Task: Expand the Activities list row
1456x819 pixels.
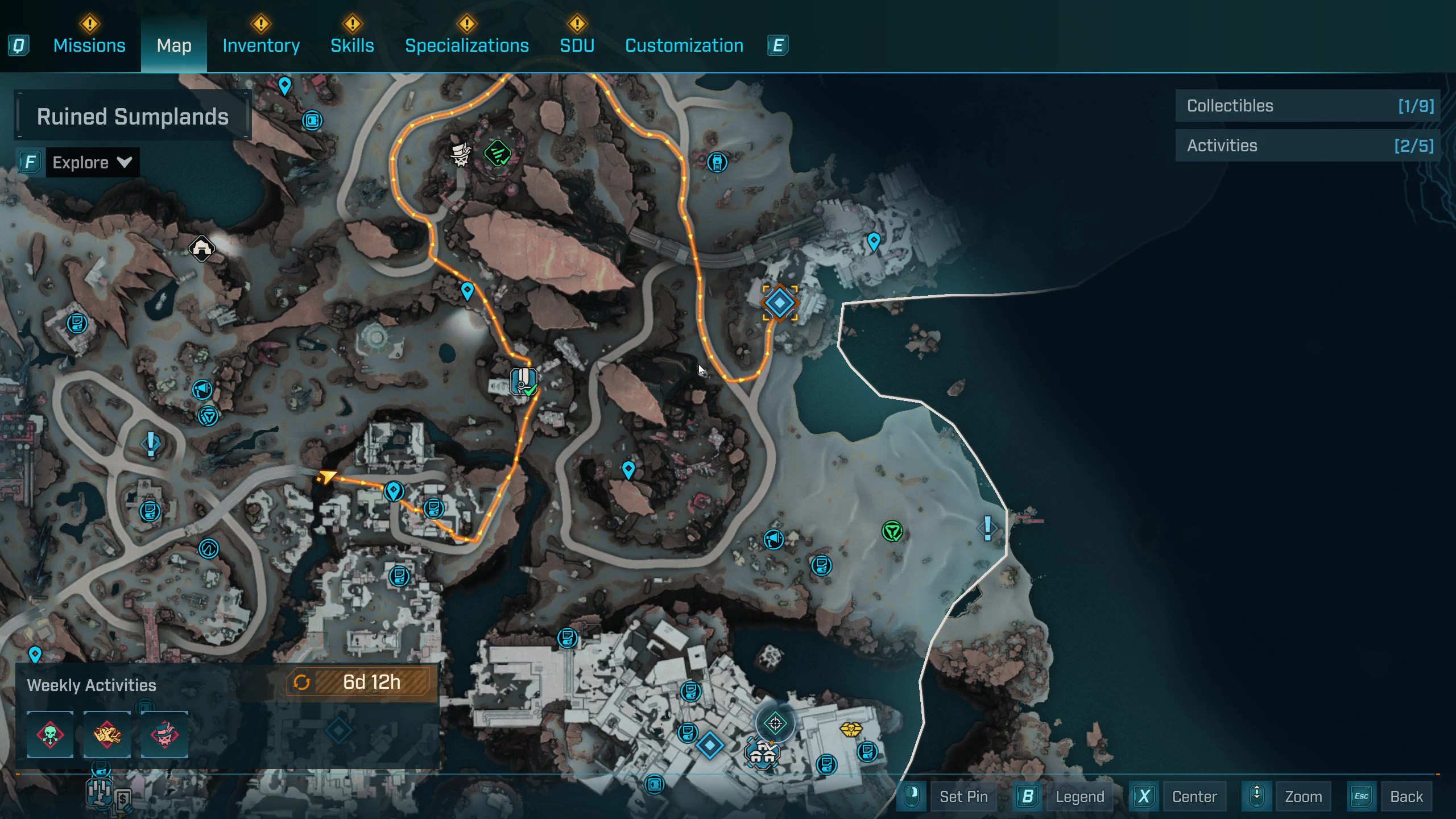Action: coord(1308,146)
